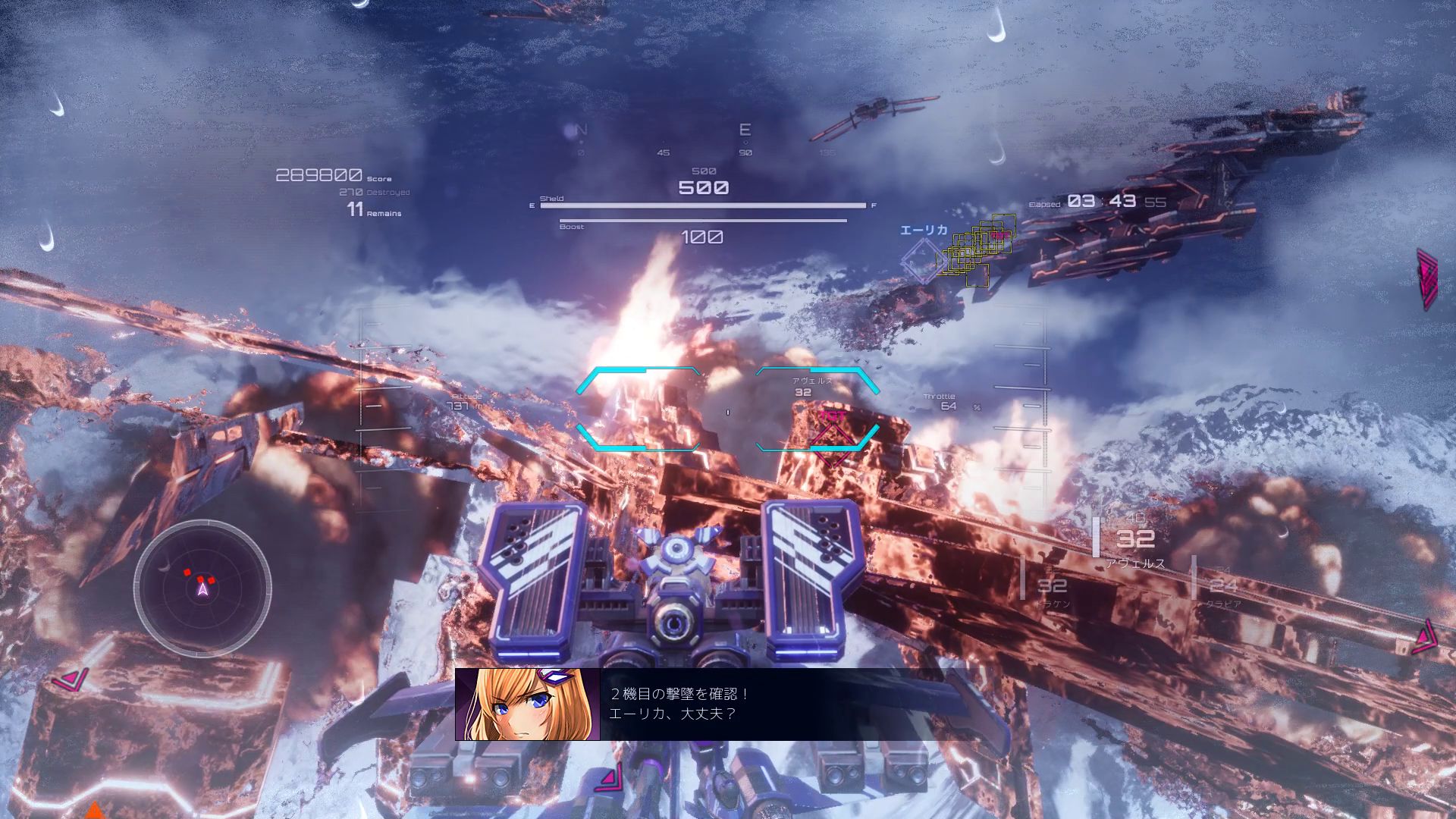This screenshot has height=819, width=1456.
Task: Click the circular radar minimap
Action: tap(202, 586)
